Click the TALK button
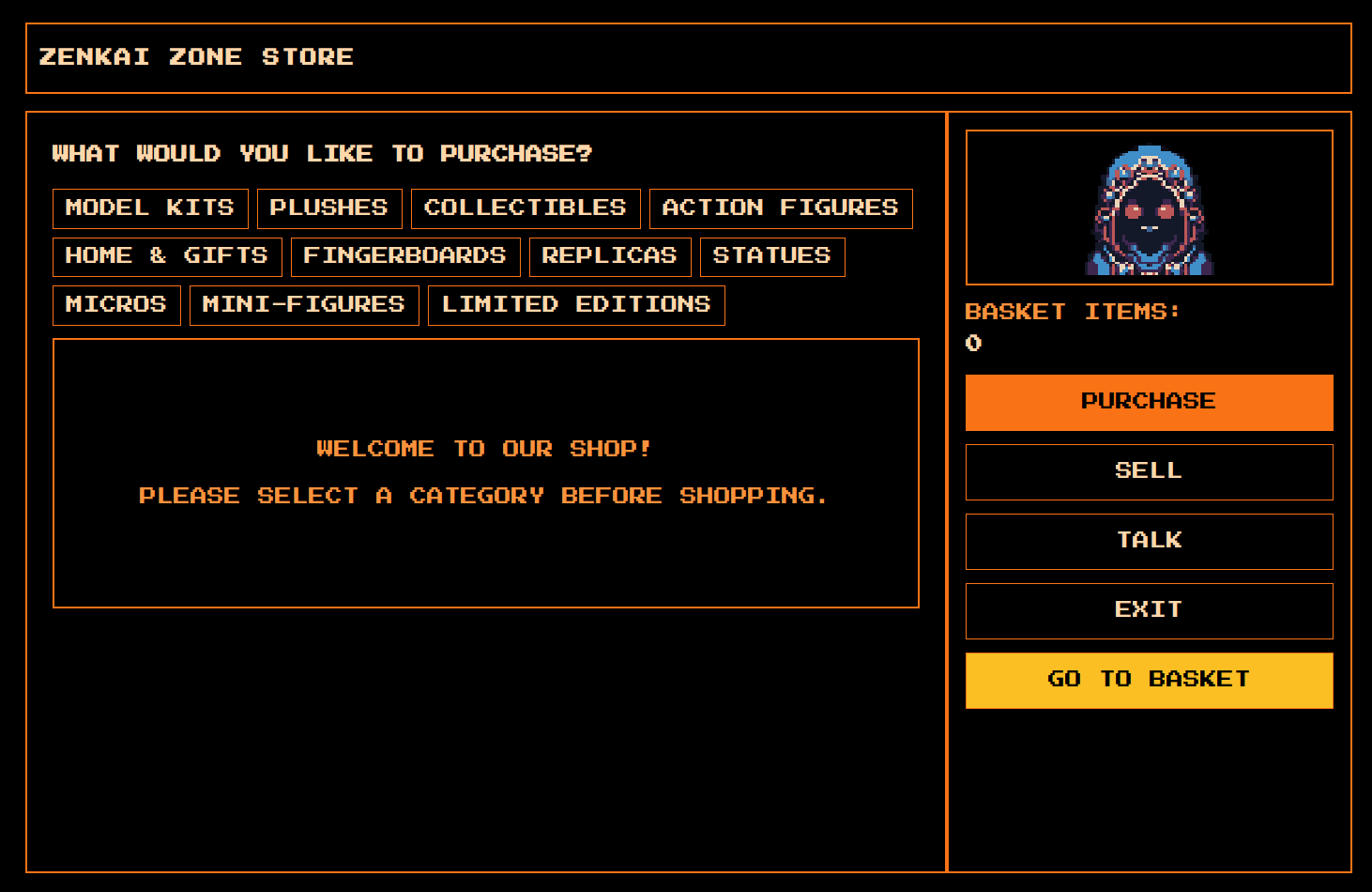Screen dimensions: 1372x892 pos(1149,541)
